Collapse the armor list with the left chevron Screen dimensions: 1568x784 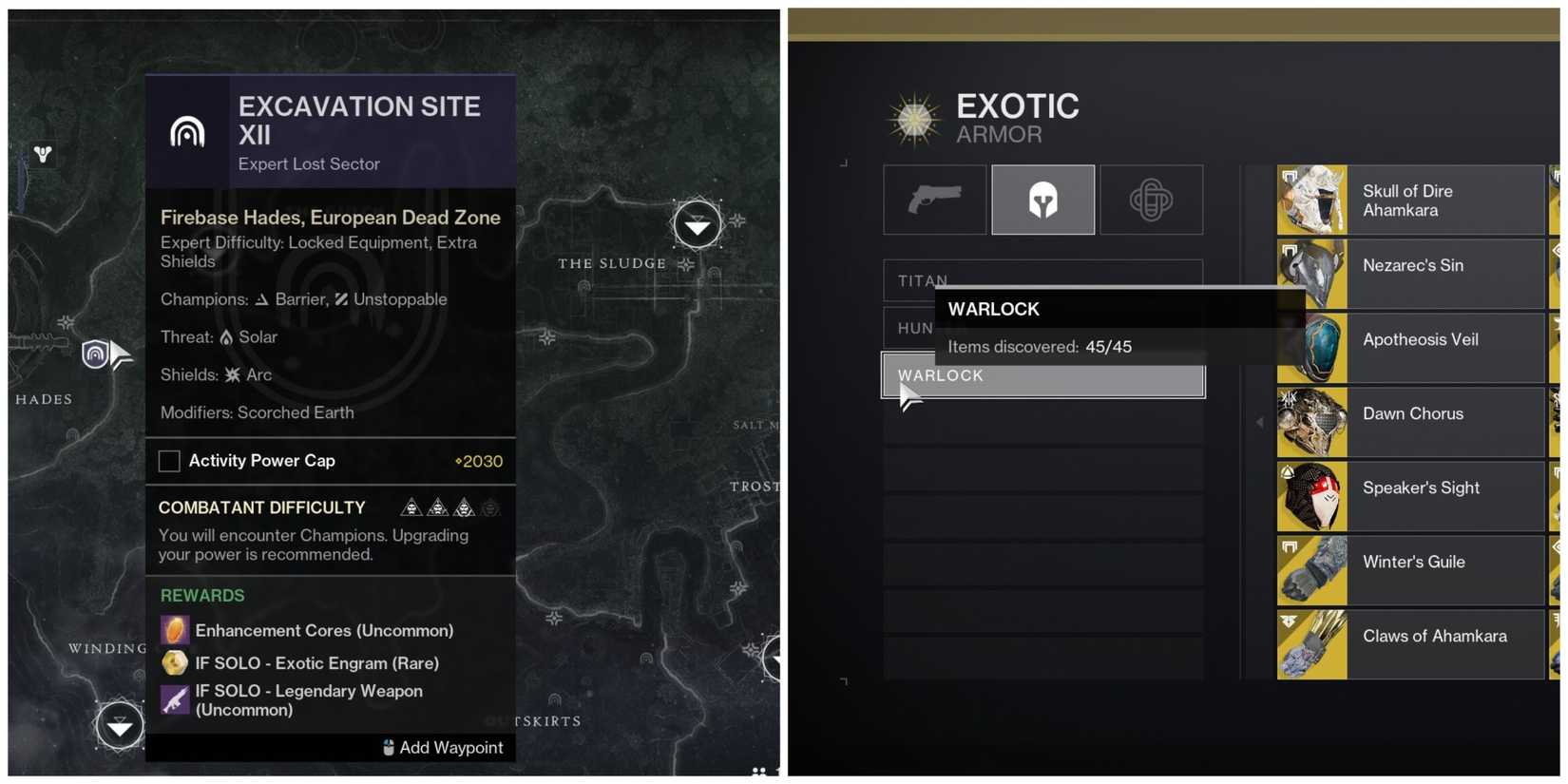1260,421
